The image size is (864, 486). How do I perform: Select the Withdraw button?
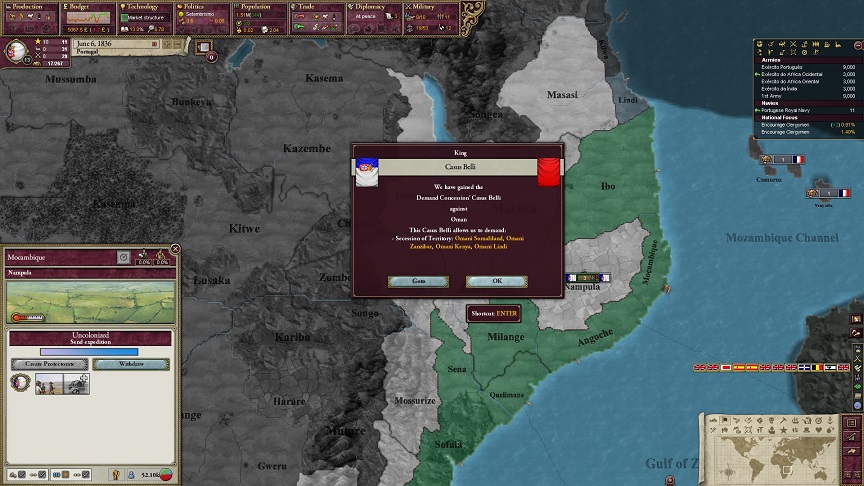(131, 364)
